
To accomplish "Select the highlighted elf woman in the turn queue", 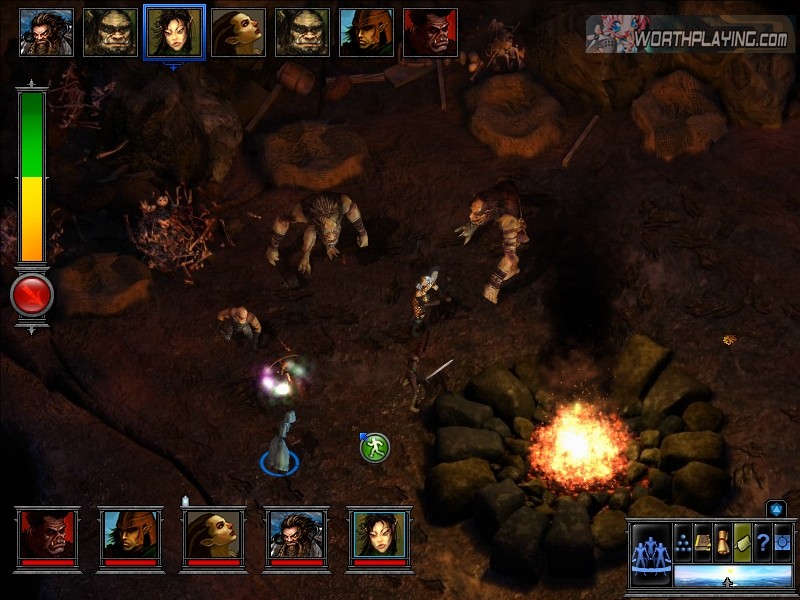I will pyautogui.click(x=175, y=33).
